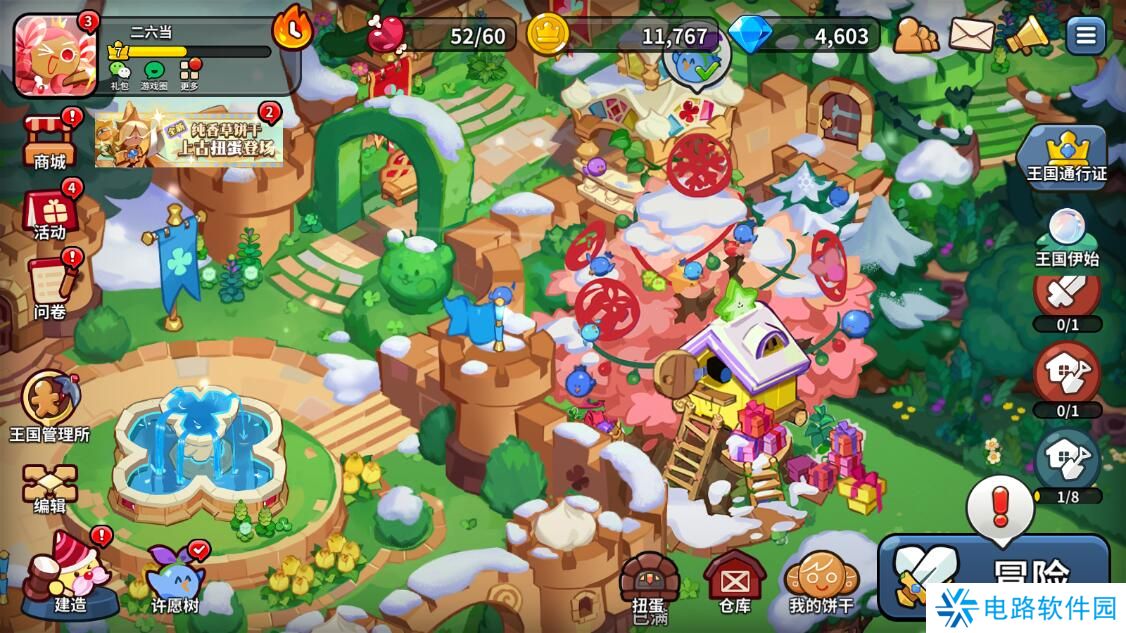Open the 扭蛋 gacha
Screen dimensions: 1126x633
click(x=648, y=584)
